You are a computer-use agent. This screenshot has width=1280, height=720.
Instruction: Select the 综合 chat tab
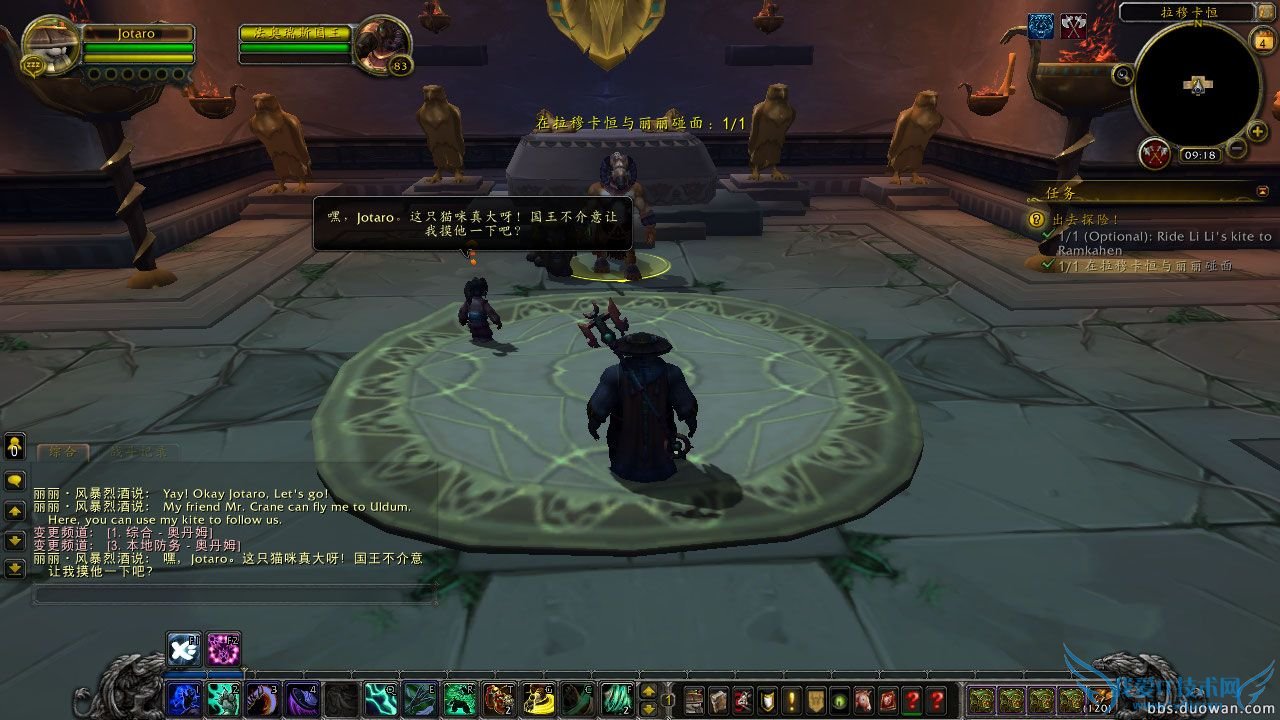pyautogui.click(x=63, y=452)
